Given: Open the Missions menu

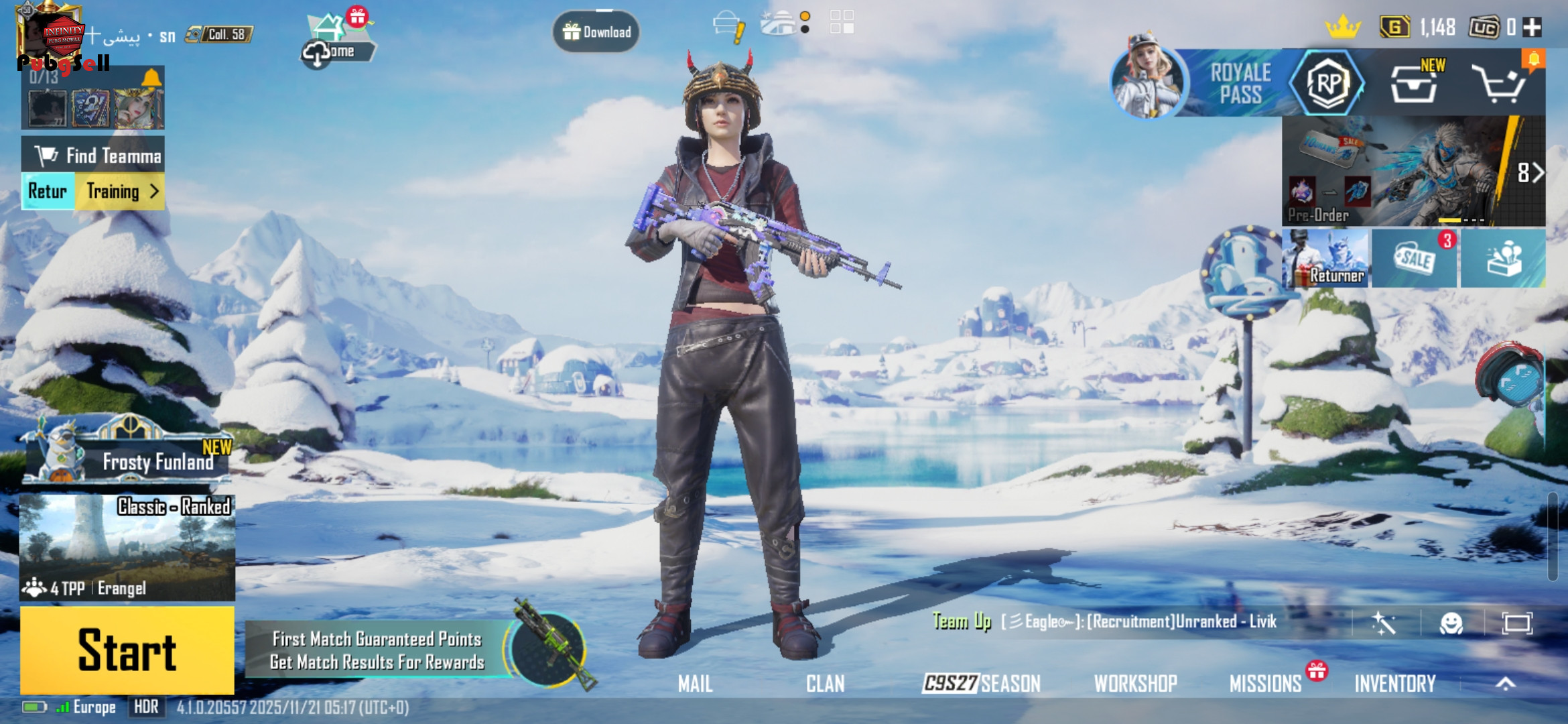Looking at the screenshot, I should pos(1265,684).
